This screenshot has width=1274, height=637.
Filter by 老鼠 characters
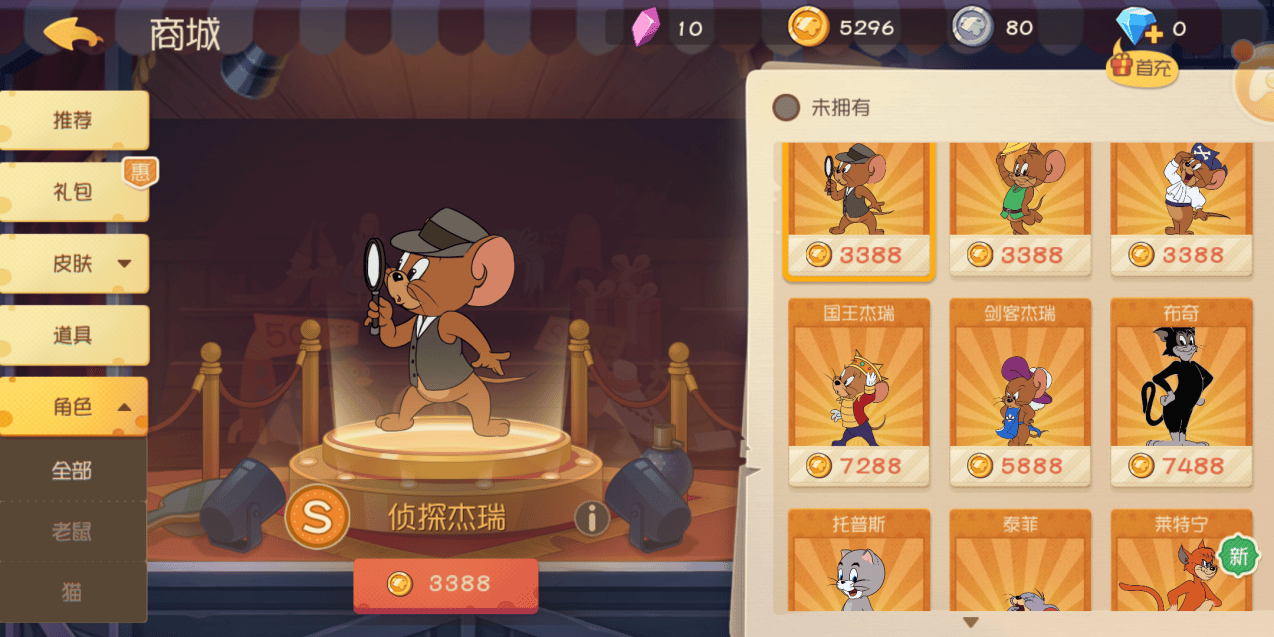tap(72, 531)
